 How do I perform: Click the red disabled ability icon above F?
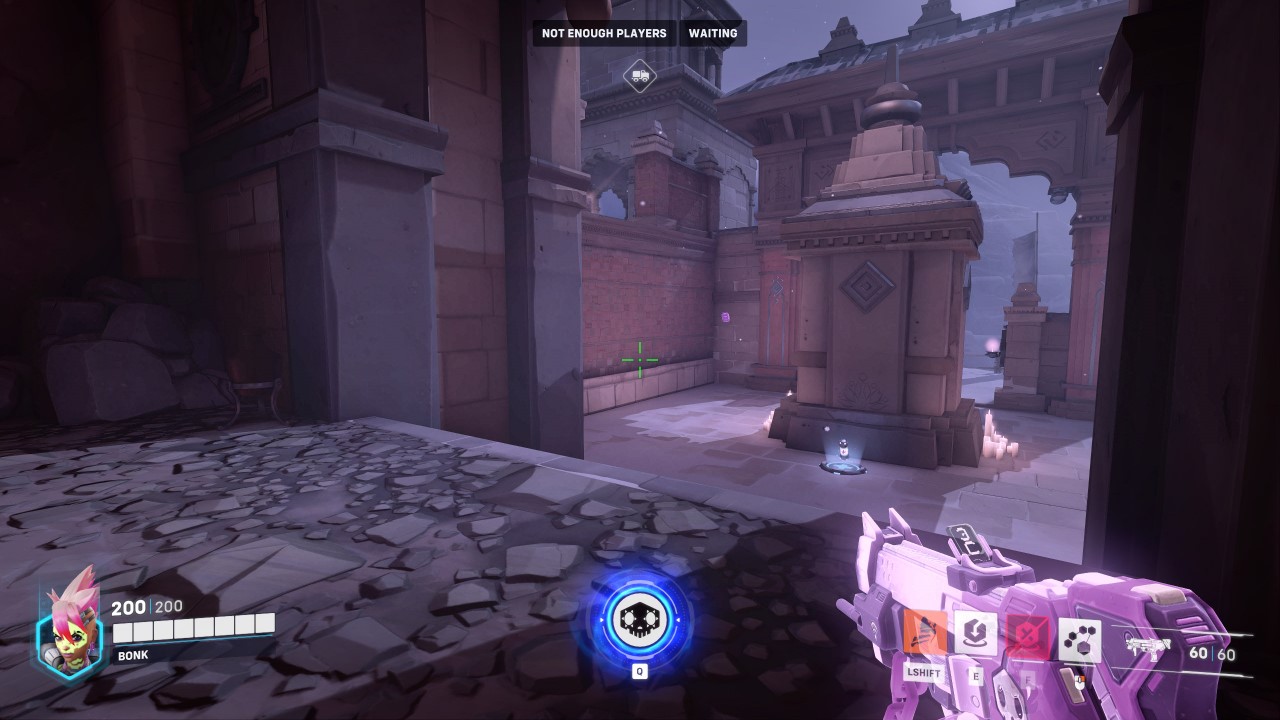pos(1028,634)
